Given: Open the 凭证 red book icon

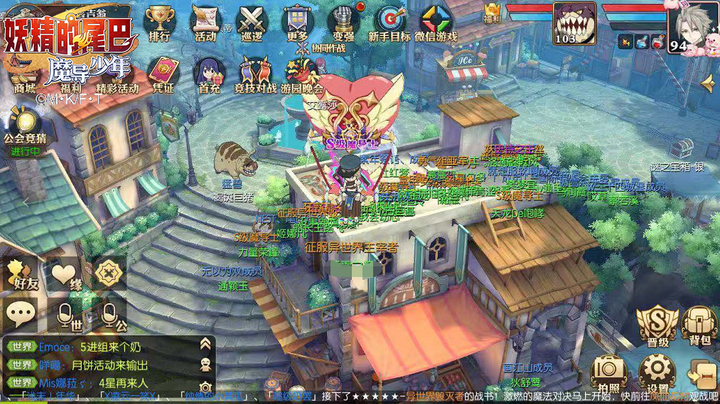Looking at the screenshot, I should point(163,72).
